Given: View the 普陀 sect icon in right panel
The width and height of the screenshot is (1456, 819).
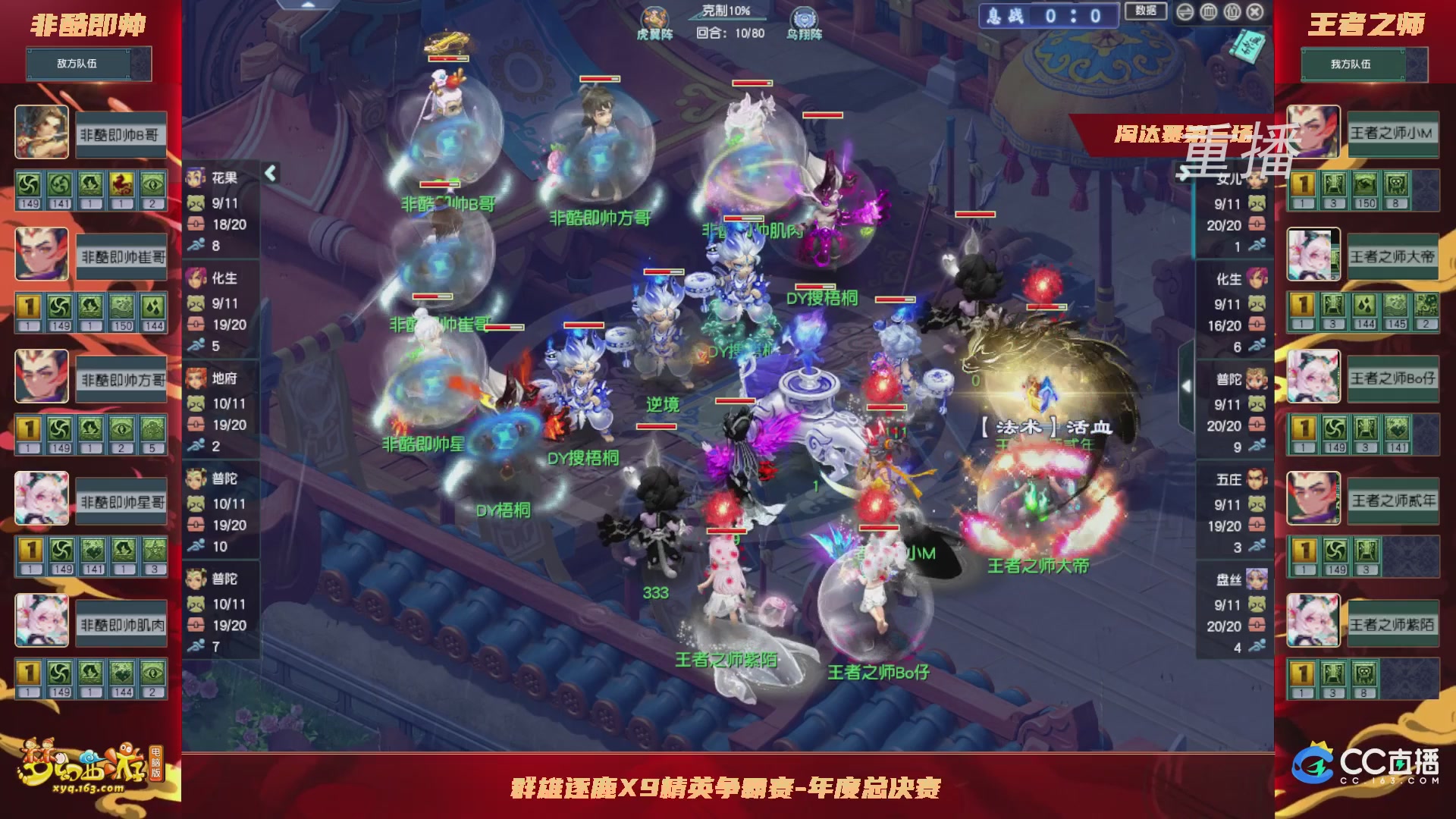Looking at the screenshot, I should click(1255, 380).
